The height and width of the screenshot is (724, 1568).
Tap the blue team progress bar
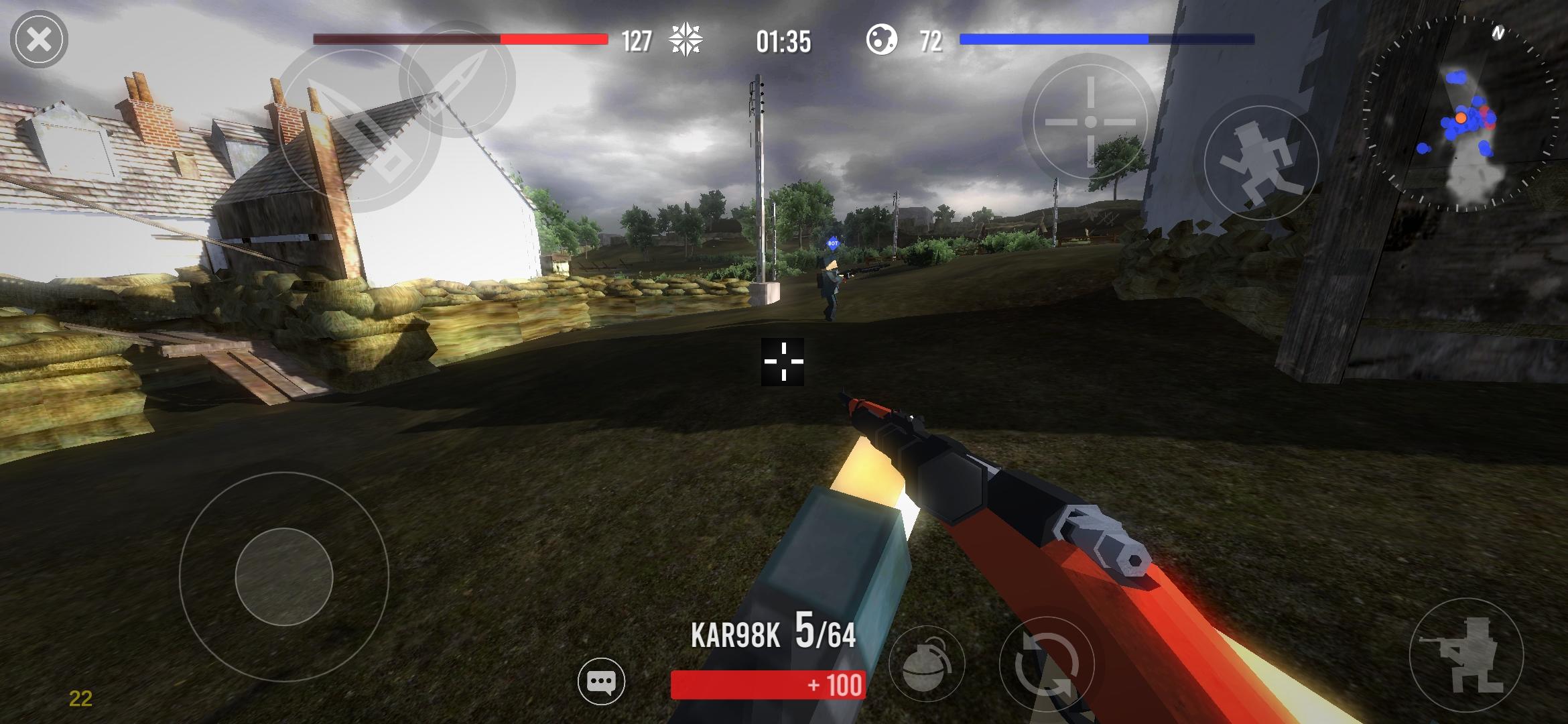click(1106, 40)
